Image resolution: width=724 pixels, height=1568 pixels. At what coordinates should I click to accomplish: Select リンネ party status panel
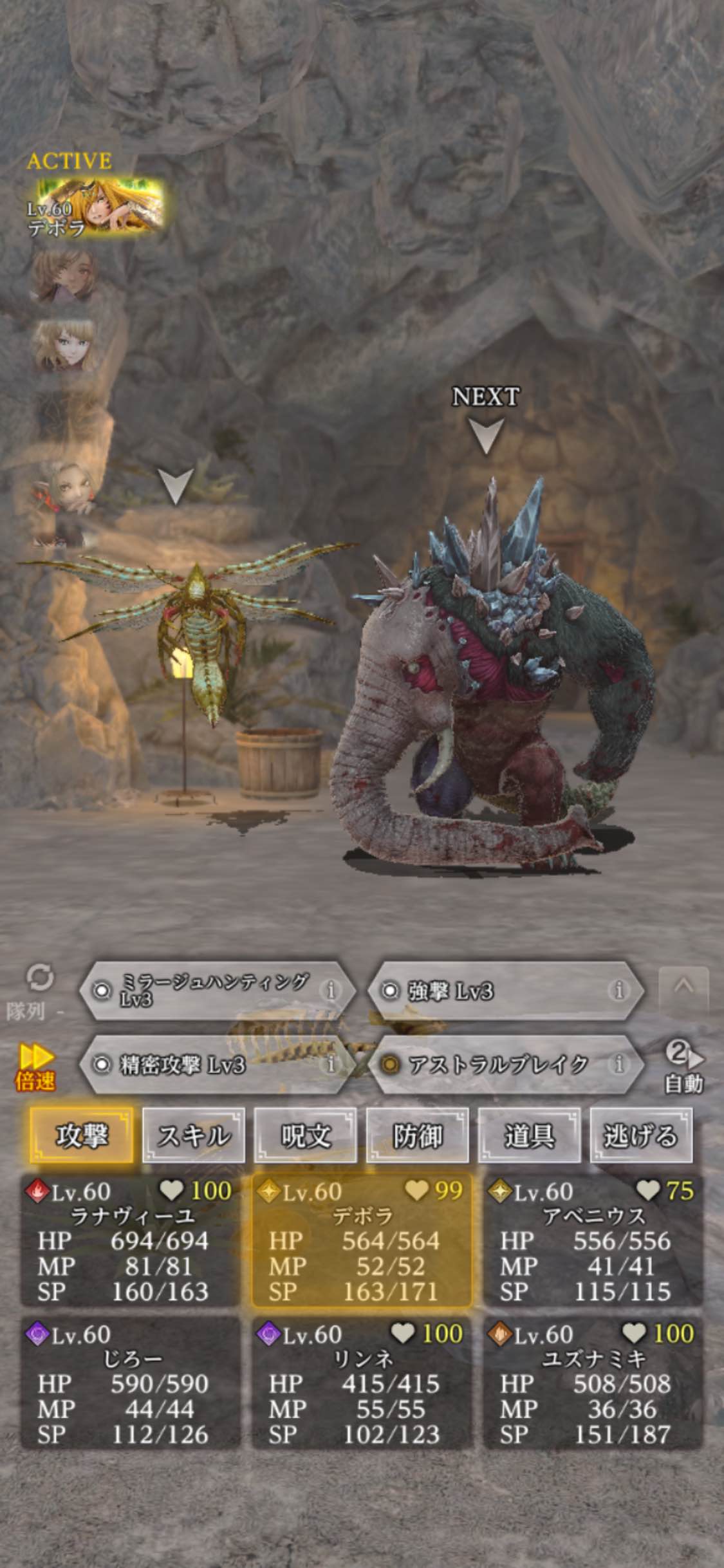[x=362, y=1383]
